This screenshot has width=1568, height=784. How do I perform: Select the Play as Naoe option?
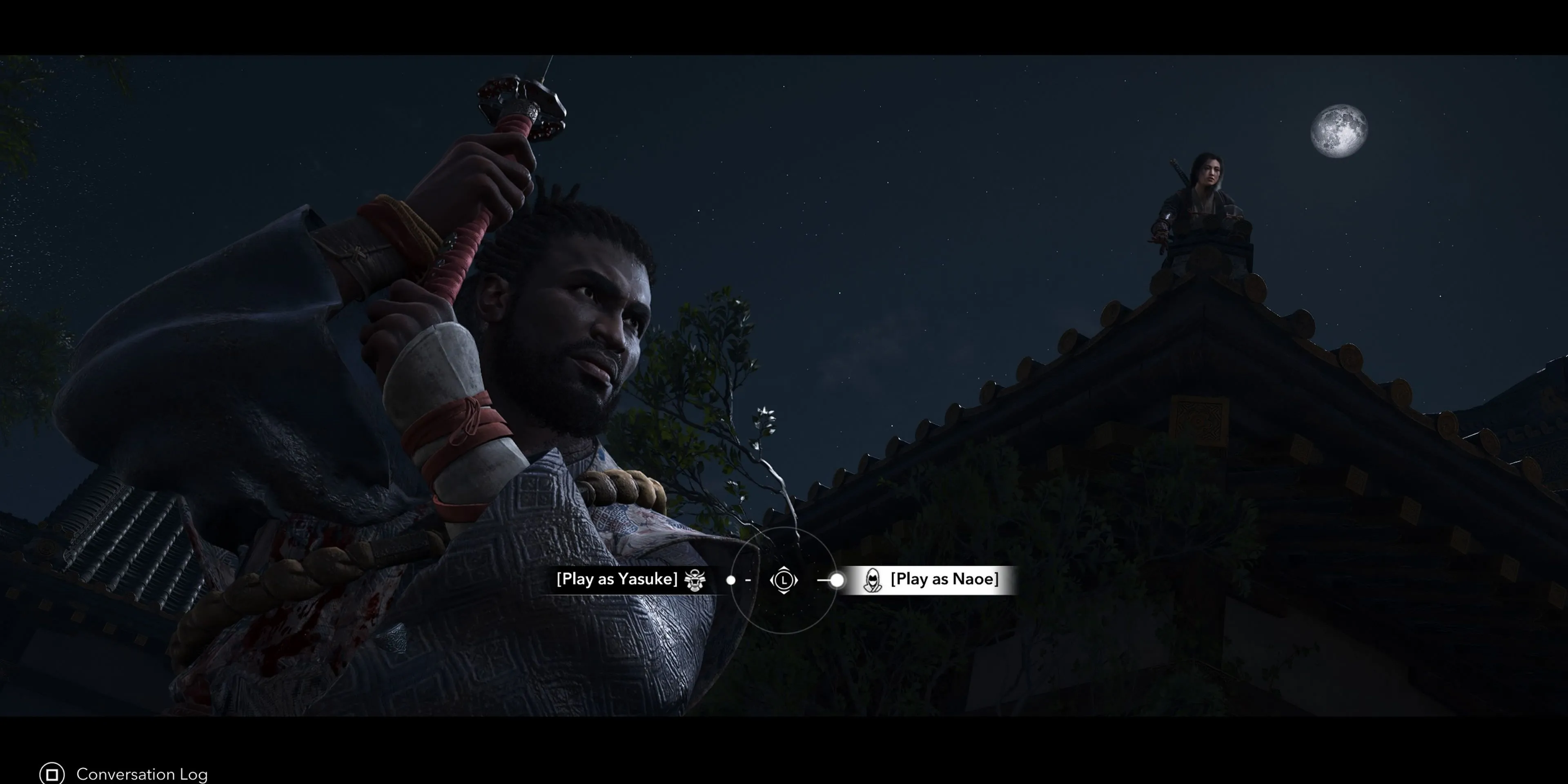[x=944, y=579]
